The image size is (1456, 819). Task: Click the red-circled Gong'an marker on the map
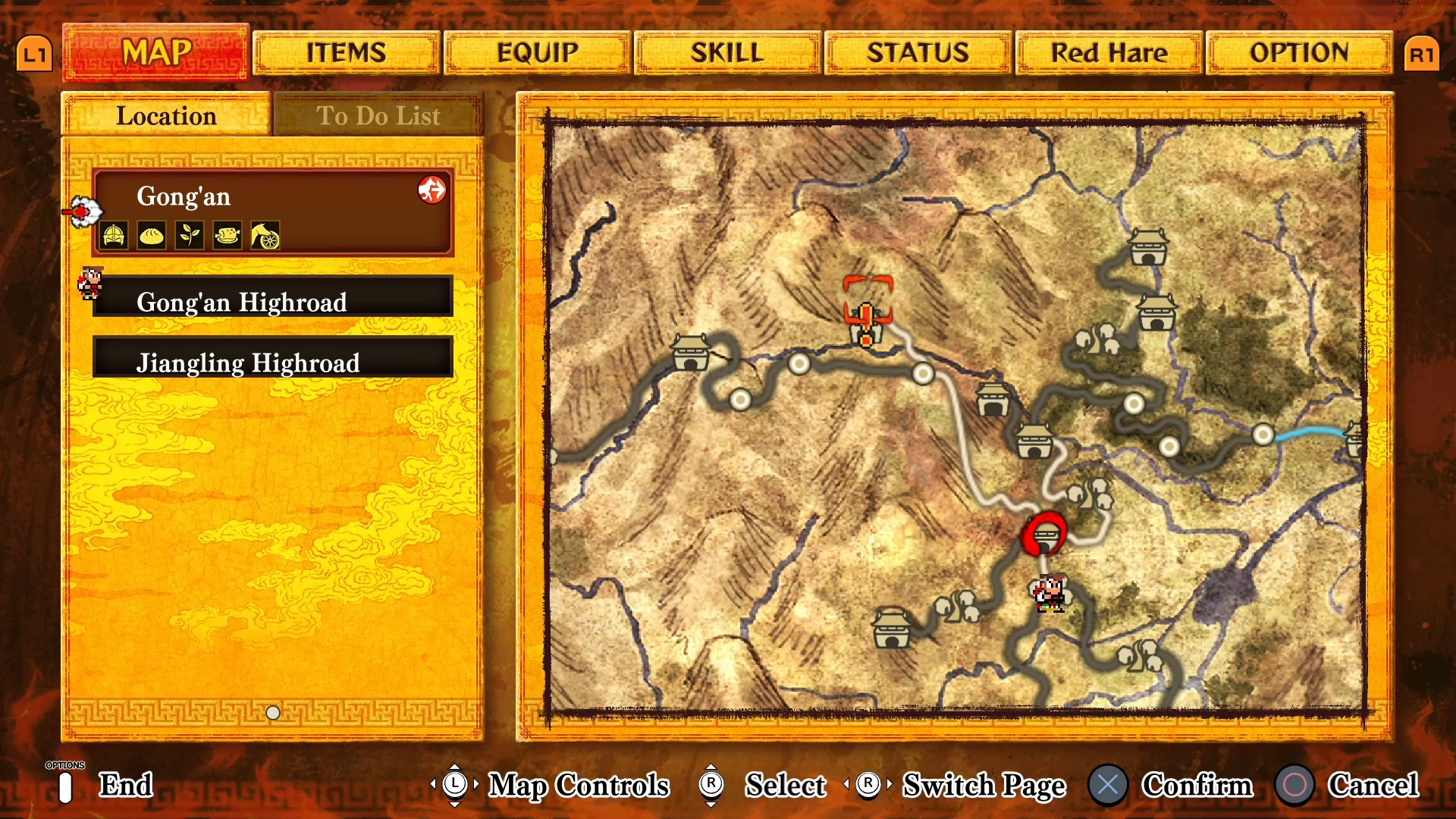click(x=1045, y=535)
